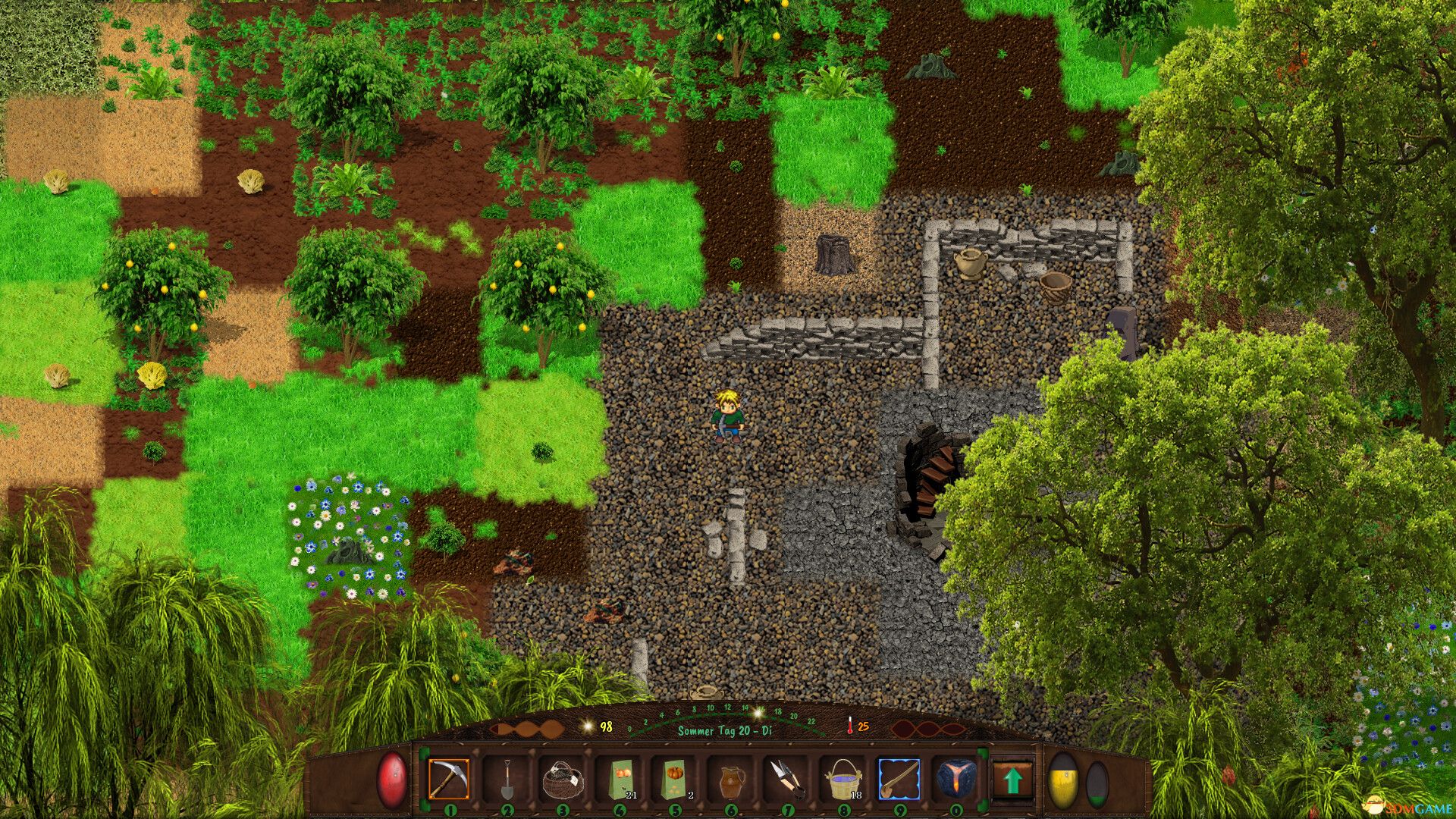
Task: Equip the garden shears
Action: [x=786, y=779]
